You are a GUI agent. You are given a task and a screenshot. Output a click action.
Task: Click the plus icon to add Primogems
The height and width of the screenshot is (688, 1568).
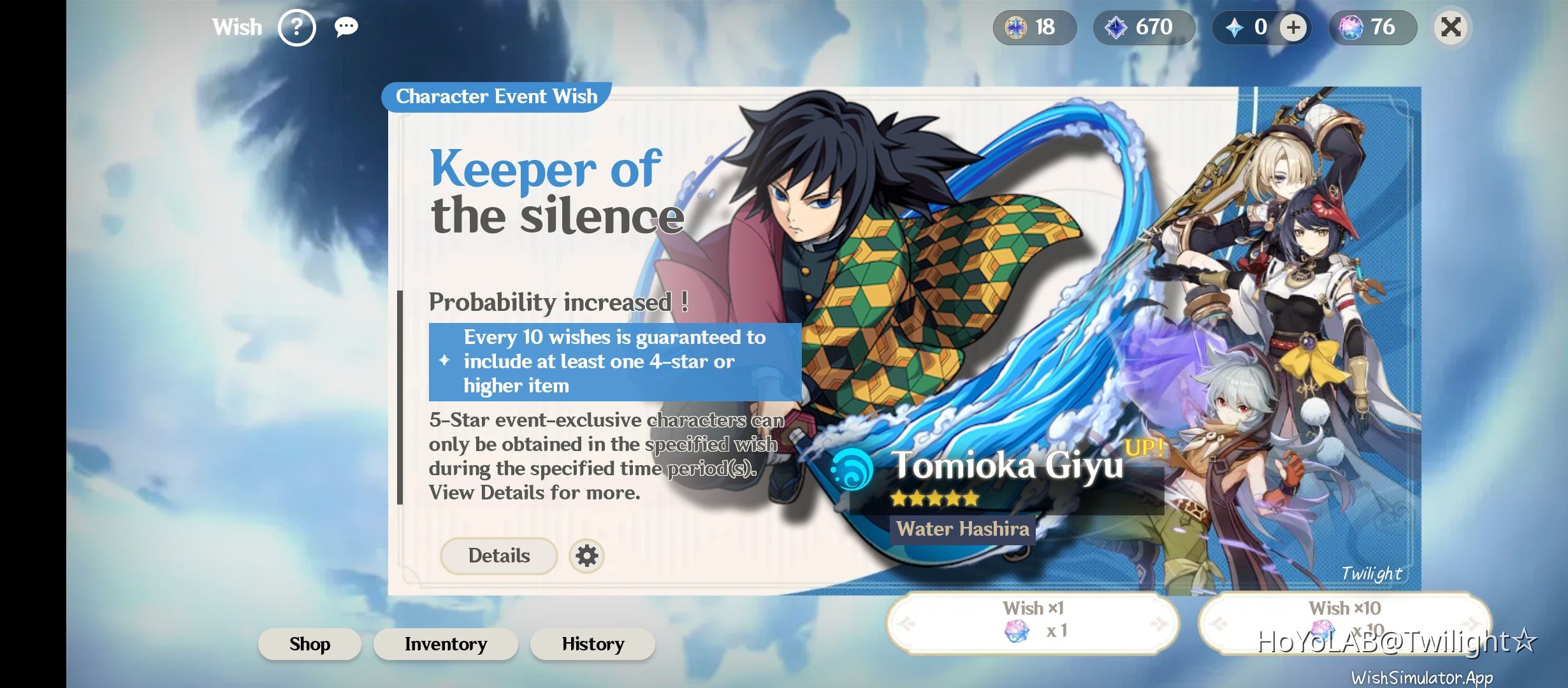tap(1293, 27)
